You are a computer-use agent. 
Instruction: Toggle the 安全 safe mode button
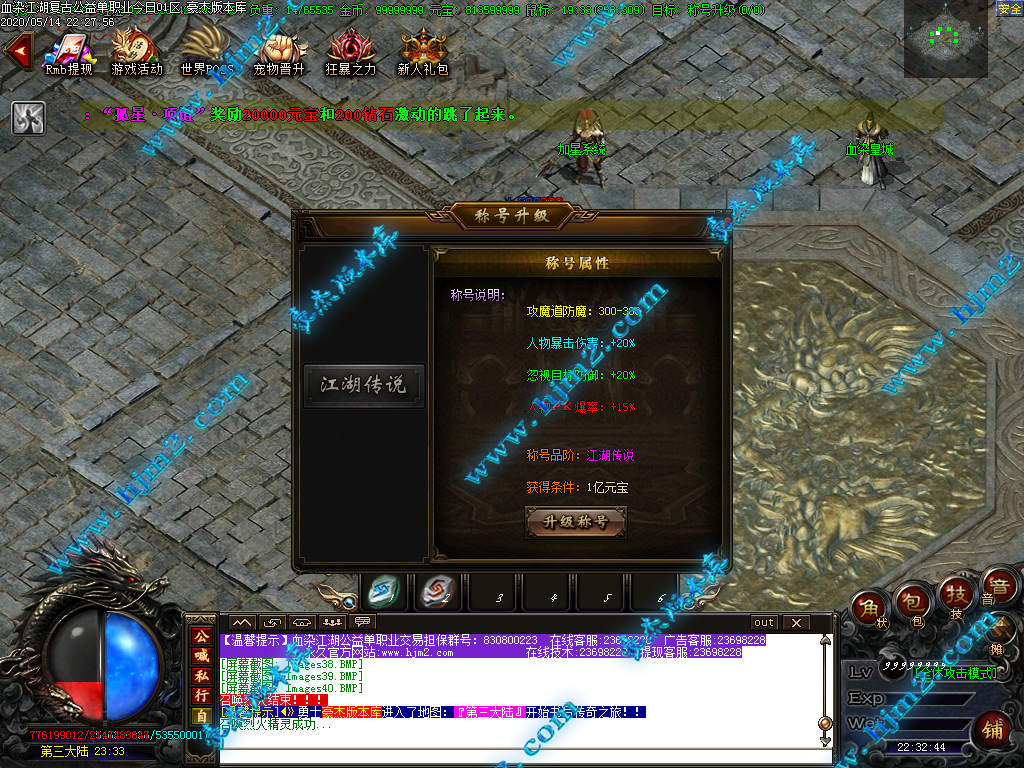[x=1009, y=9]
